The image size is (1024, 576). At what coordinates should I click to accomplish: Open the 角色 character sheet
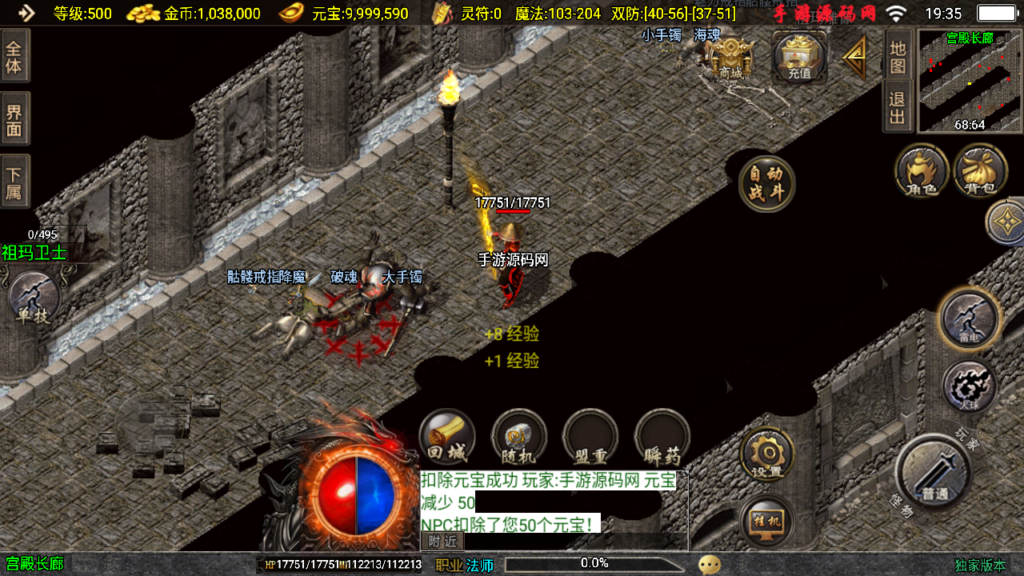(921, 171)
